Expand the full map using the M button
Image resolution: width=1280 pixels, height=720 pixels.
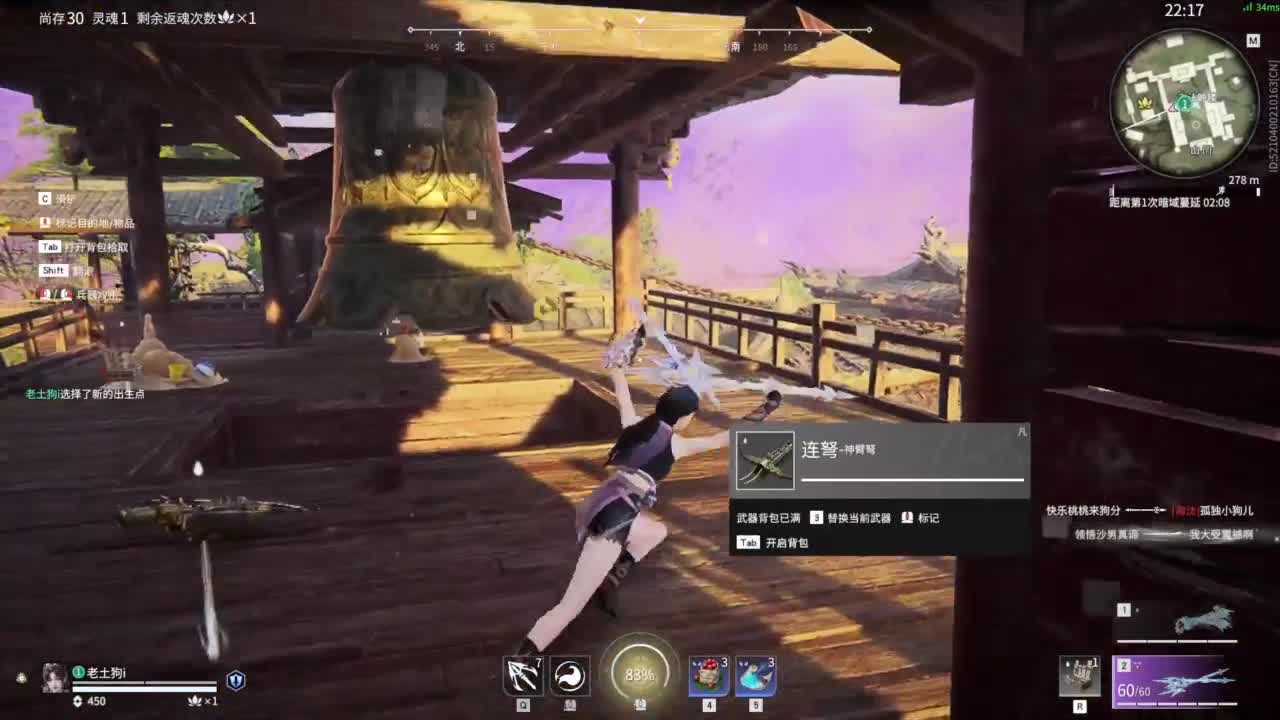[1253, 42]
